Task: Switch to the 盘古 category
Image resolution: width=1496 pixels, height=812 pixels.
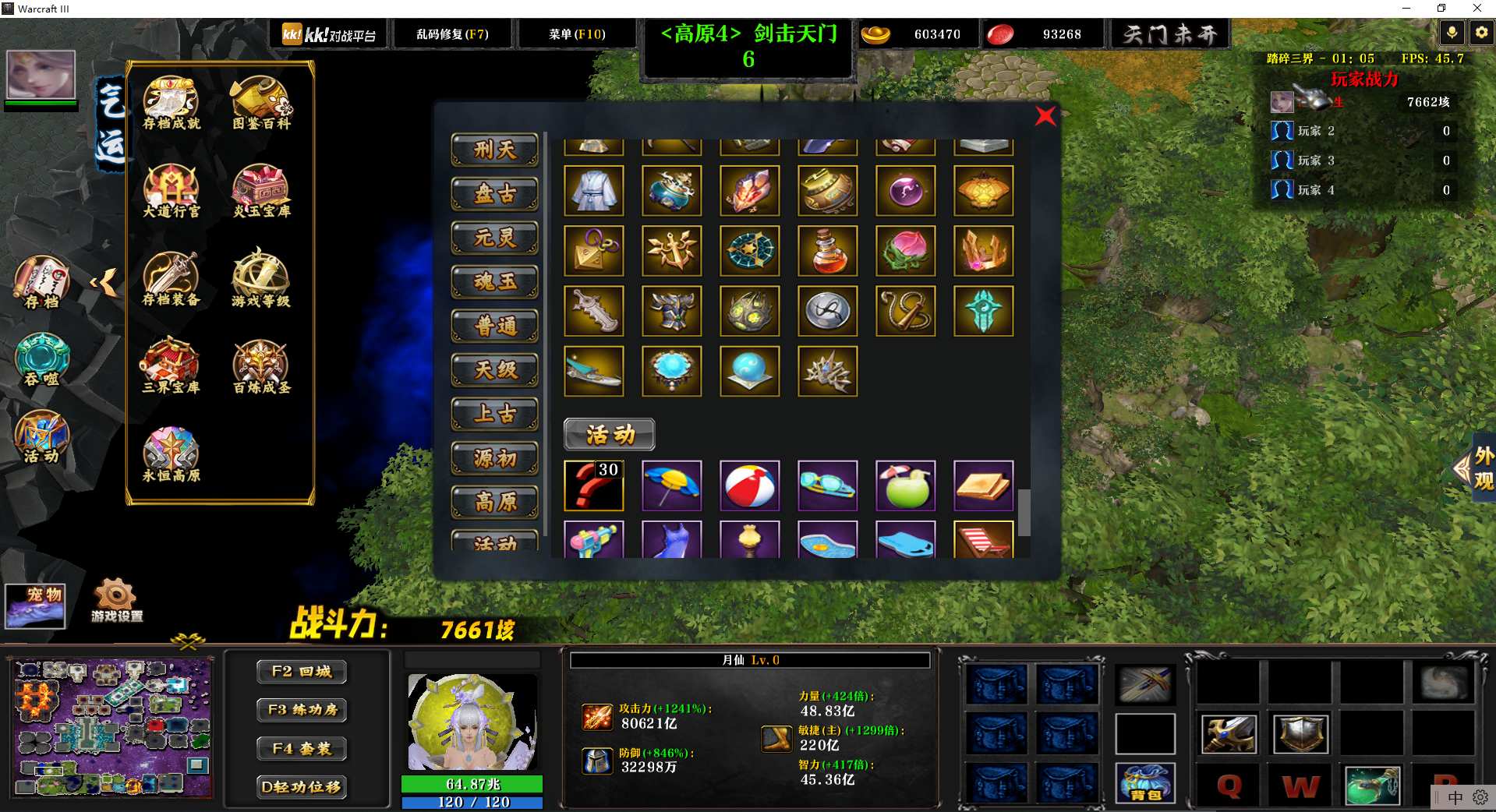Action: click(495, 194)
